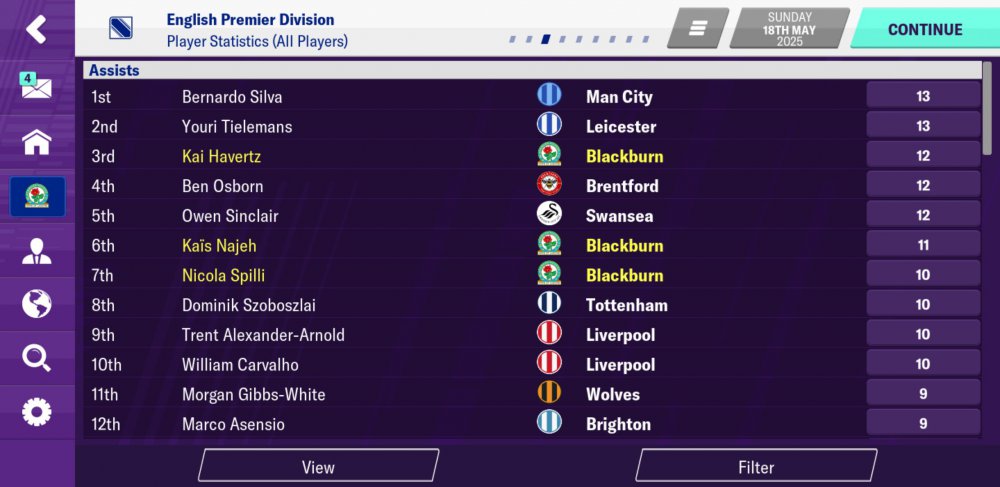Go back with the arrow button
This screenshot has height=487, width=1000.
[36, 29]
